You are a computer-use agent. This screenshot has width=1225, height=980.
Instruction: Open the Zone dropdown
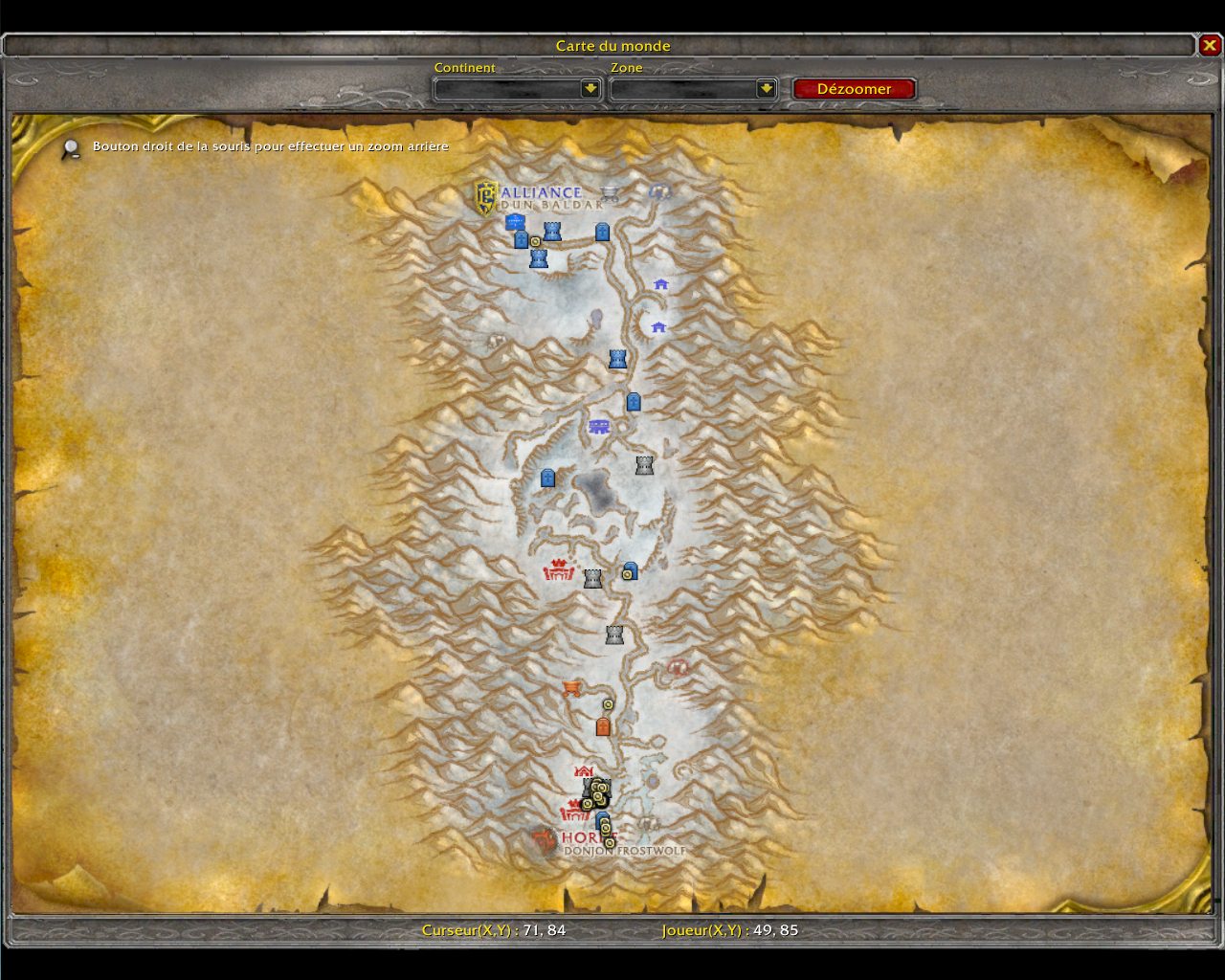coord(766,89)
